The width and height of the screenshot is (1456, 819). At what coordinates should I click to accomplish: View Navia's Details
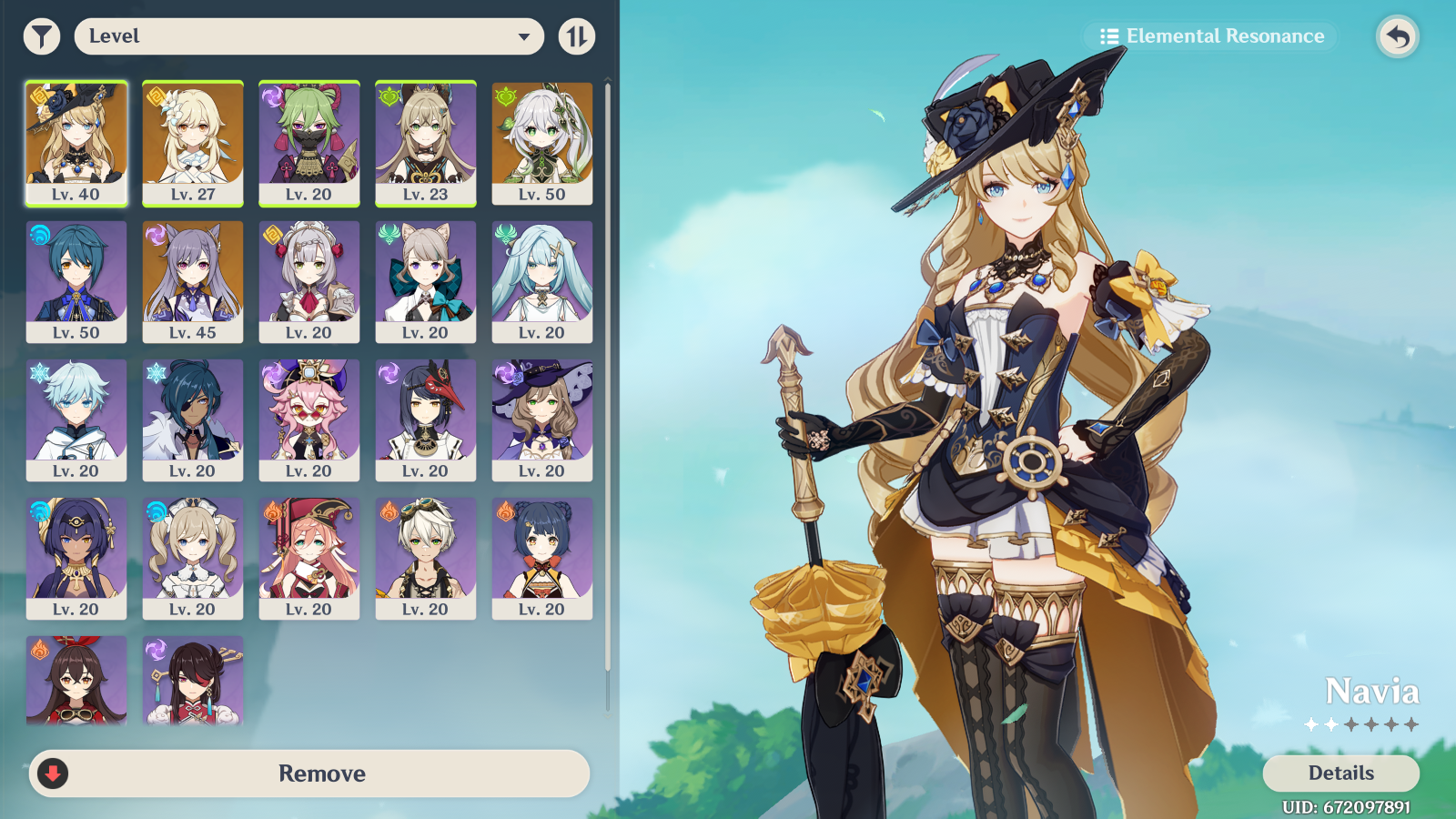pyautogui.click(x=1340, y=773)
